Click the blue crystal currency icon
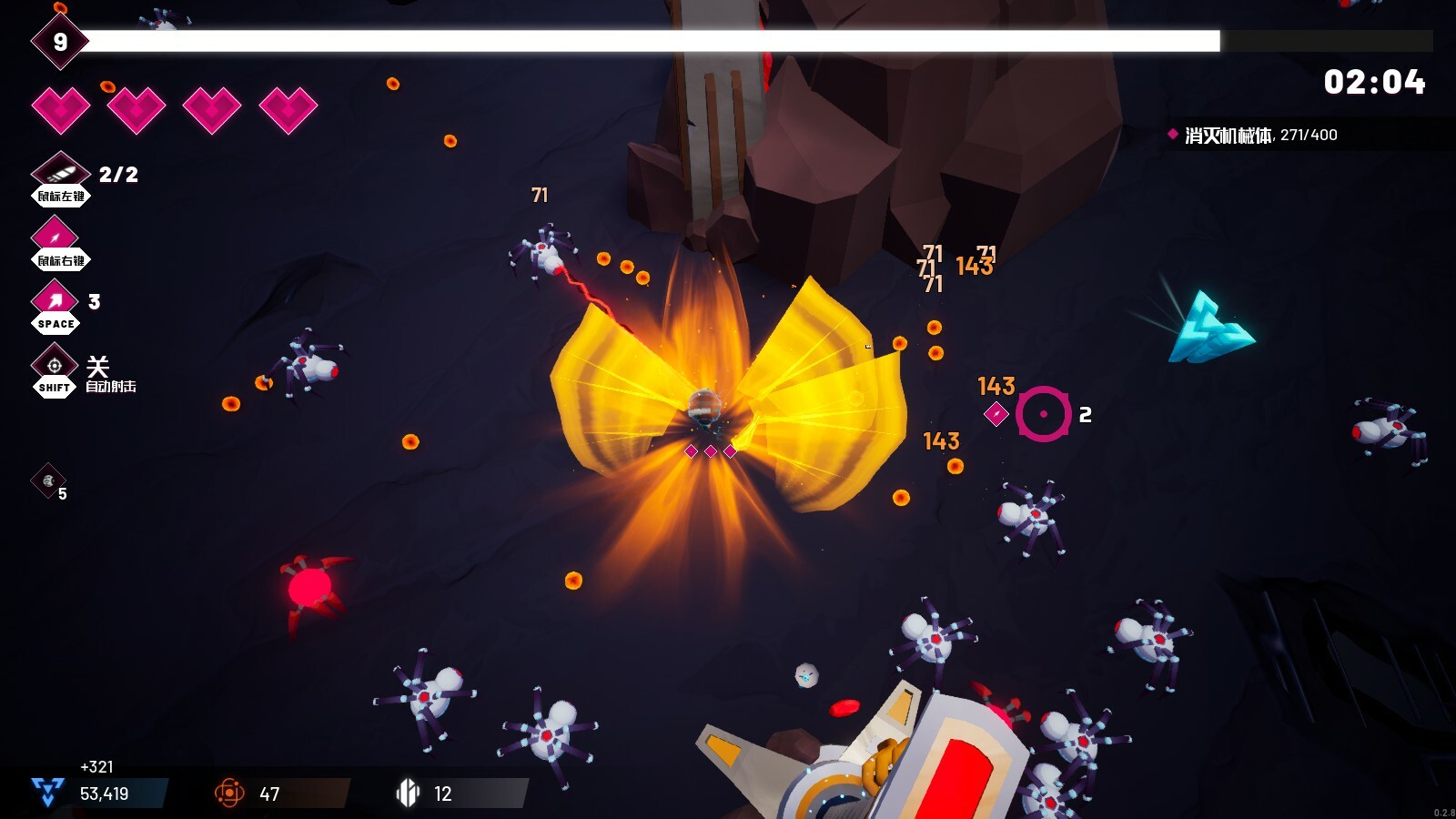This screenshot has height=819, width=1456. point(47,792)
